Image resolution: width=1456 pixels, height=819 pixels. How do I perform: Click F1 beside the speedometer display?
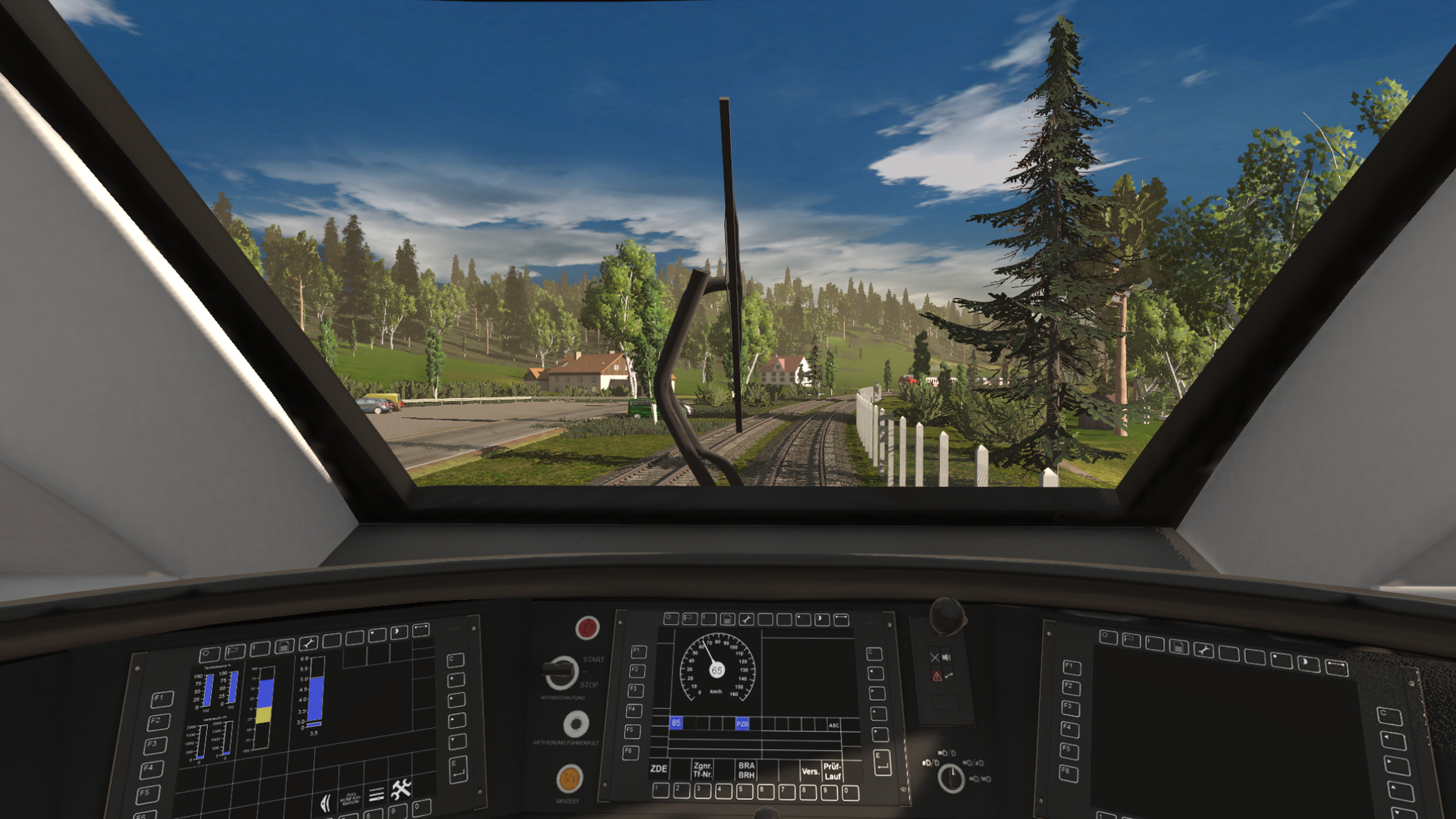[x=639, y=651]
